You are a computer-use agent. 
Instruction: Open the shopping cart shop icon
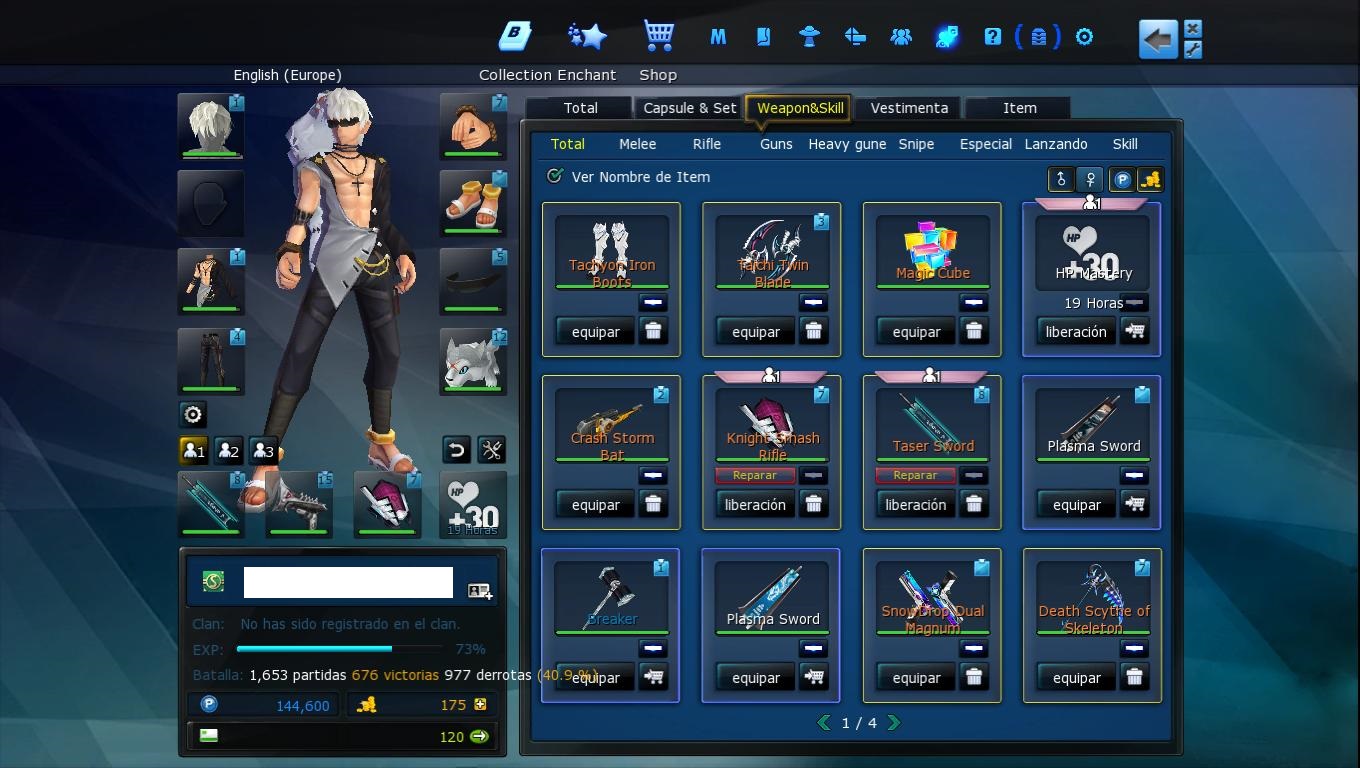658,37
